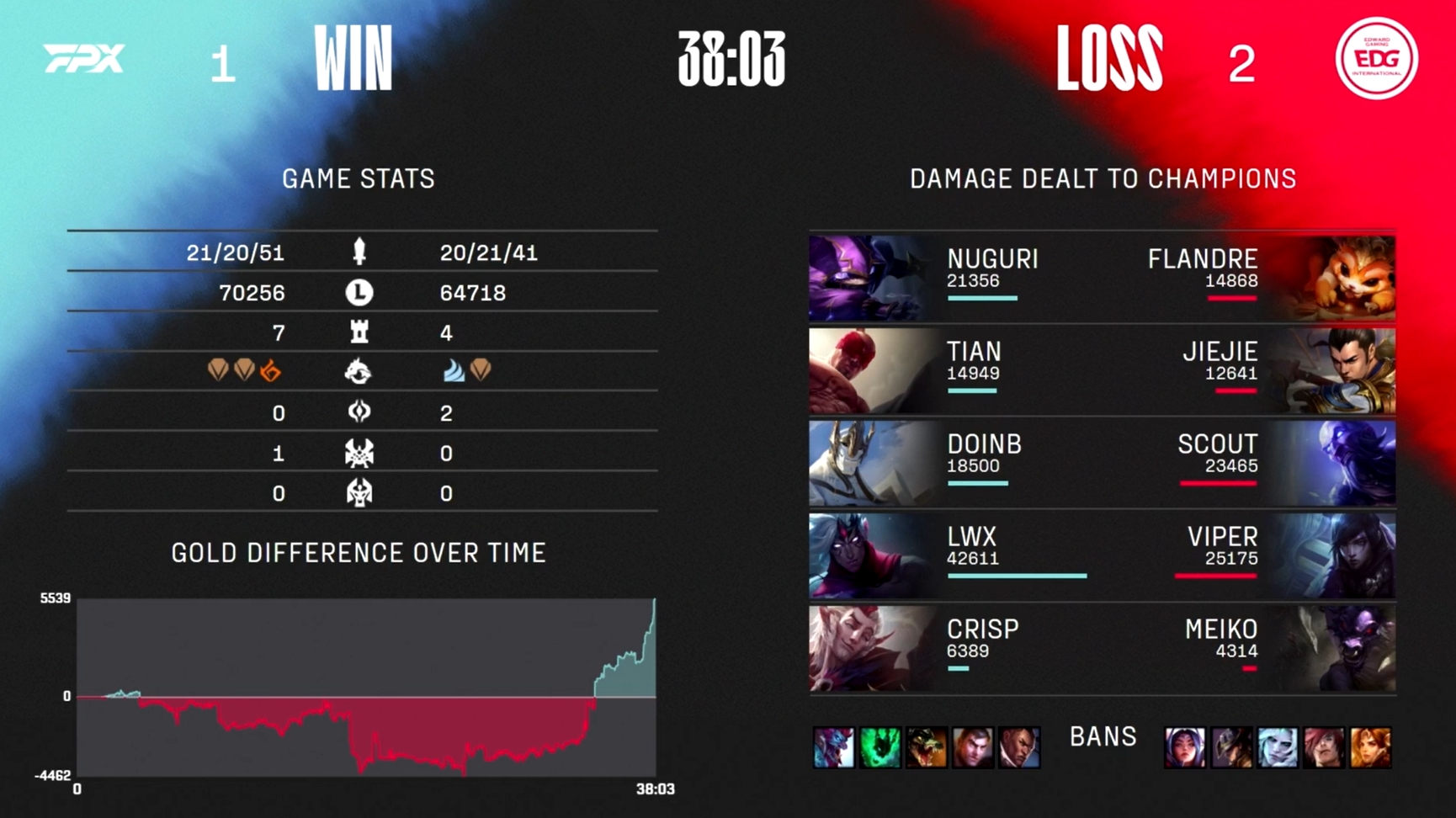Open Meiko's champion portrait
The height and width of the screenshot is (818, 1456).
pyautogui.click(x=1335, y=649)
